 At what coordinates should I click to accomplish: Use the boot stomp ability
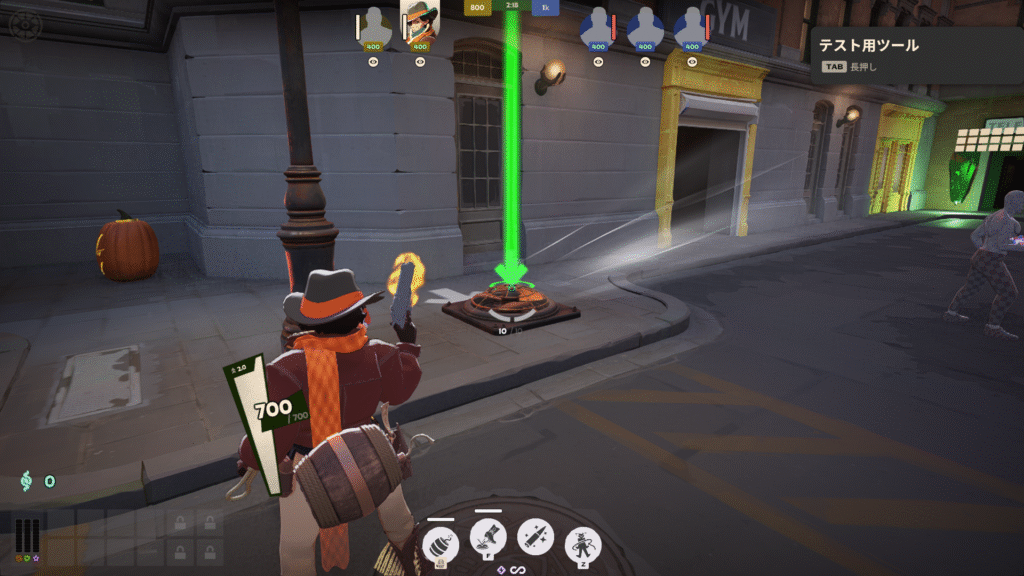488,538
